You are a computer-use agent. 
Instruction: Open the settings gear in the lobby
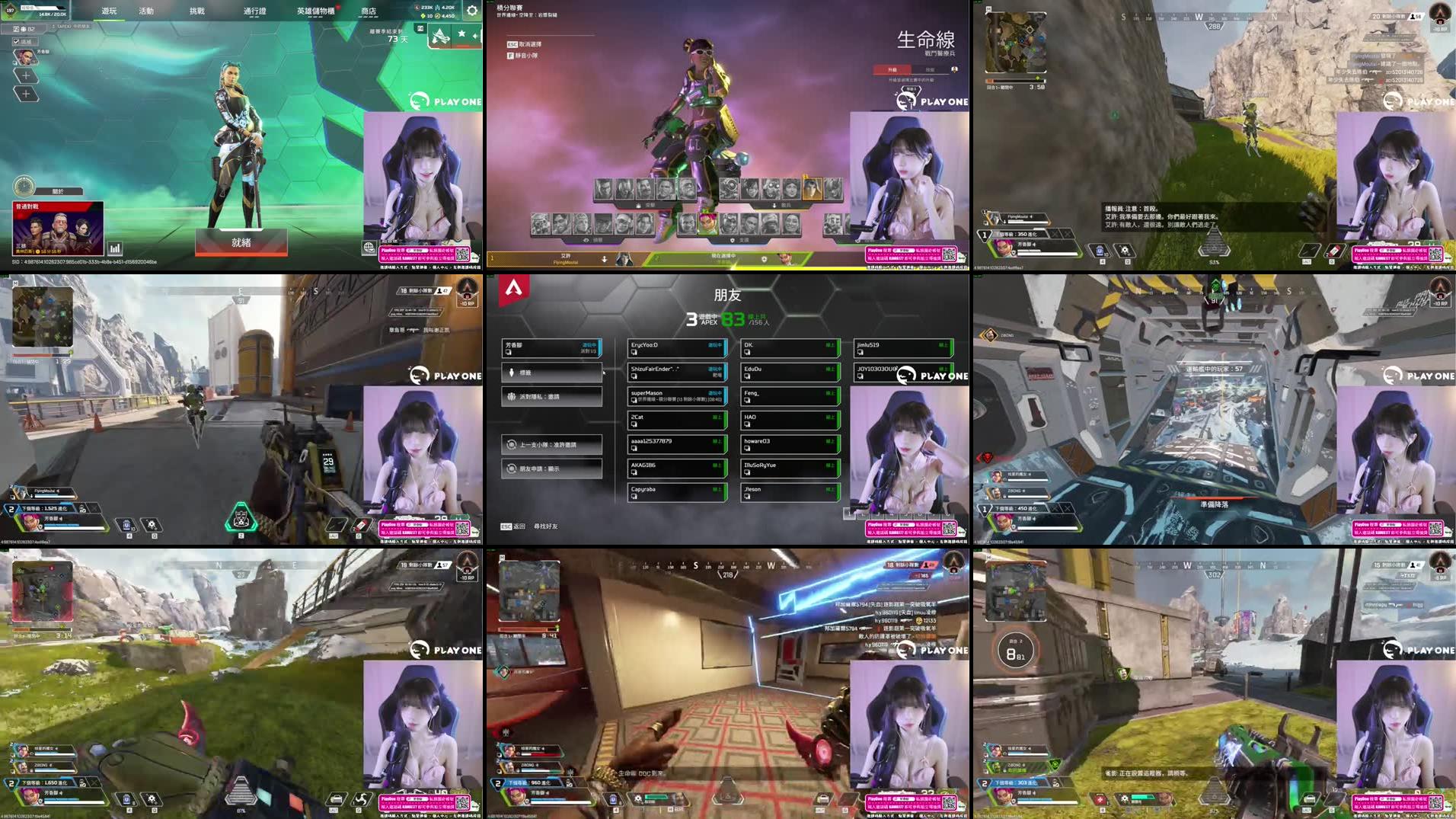pos(472,11)
